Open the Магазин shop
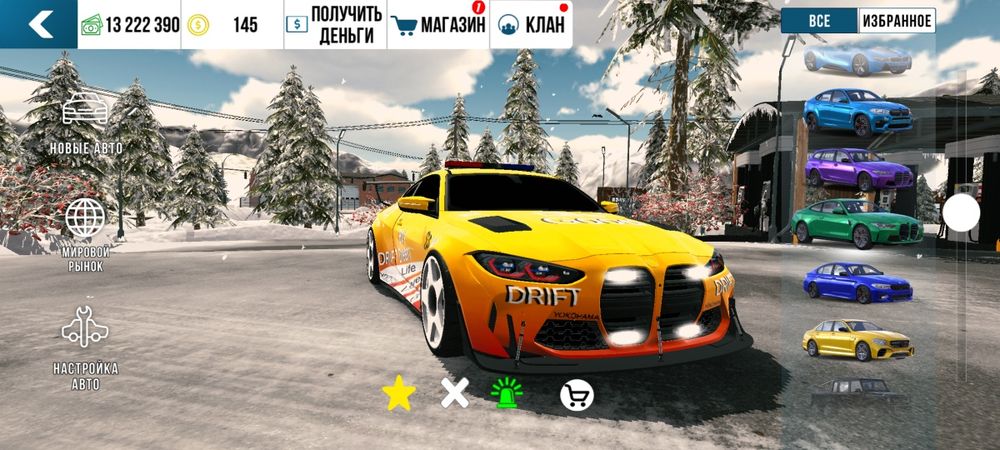1000x450 pixels. [x=438, y=24]
